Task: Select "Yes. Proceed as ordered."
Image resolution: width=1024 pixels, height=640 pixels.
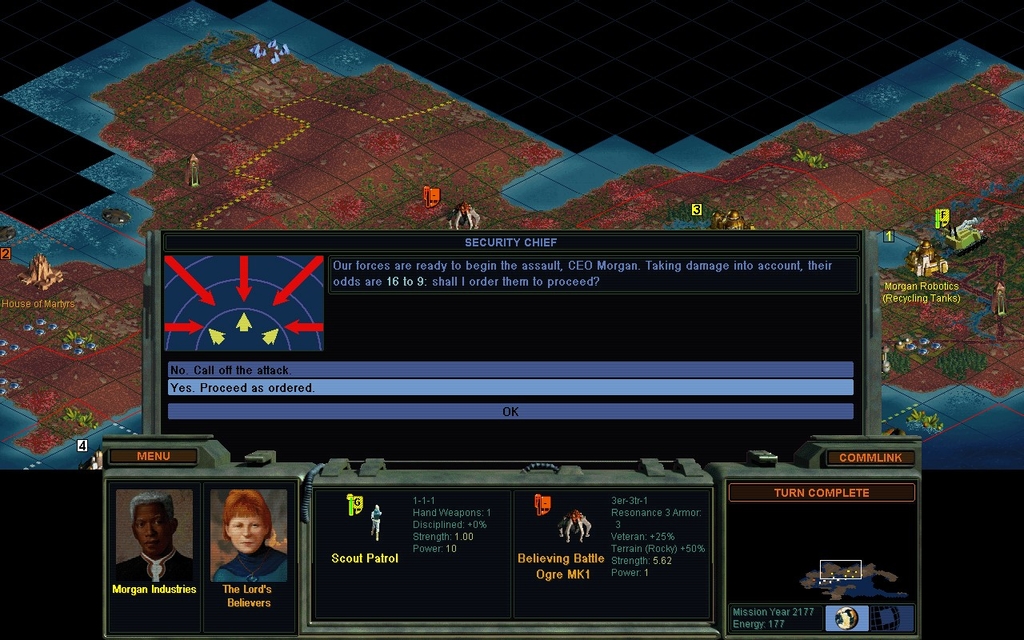Action: click(510, 388)
